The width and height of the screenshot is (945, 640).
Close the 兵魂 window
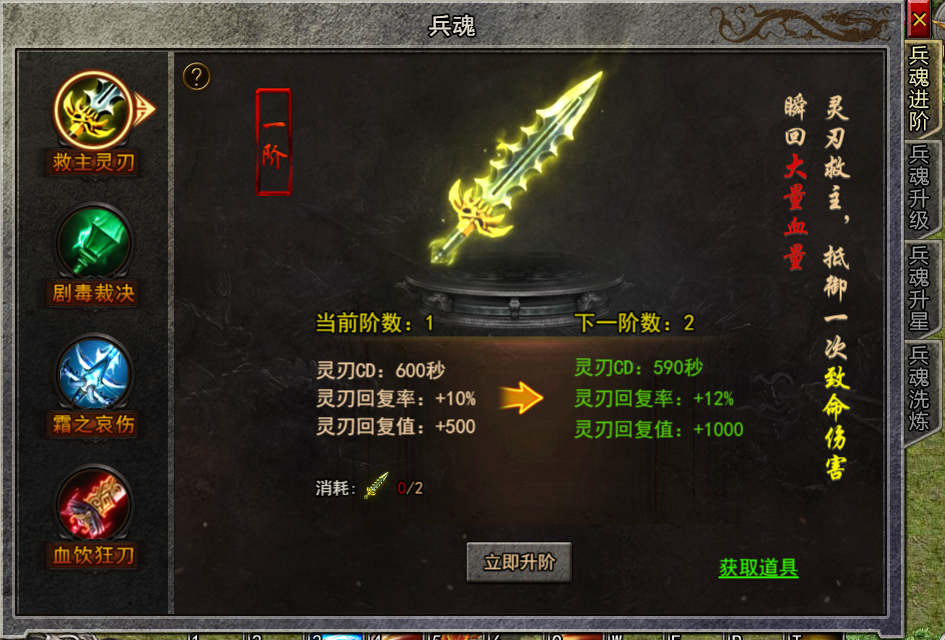pos(919,19)
